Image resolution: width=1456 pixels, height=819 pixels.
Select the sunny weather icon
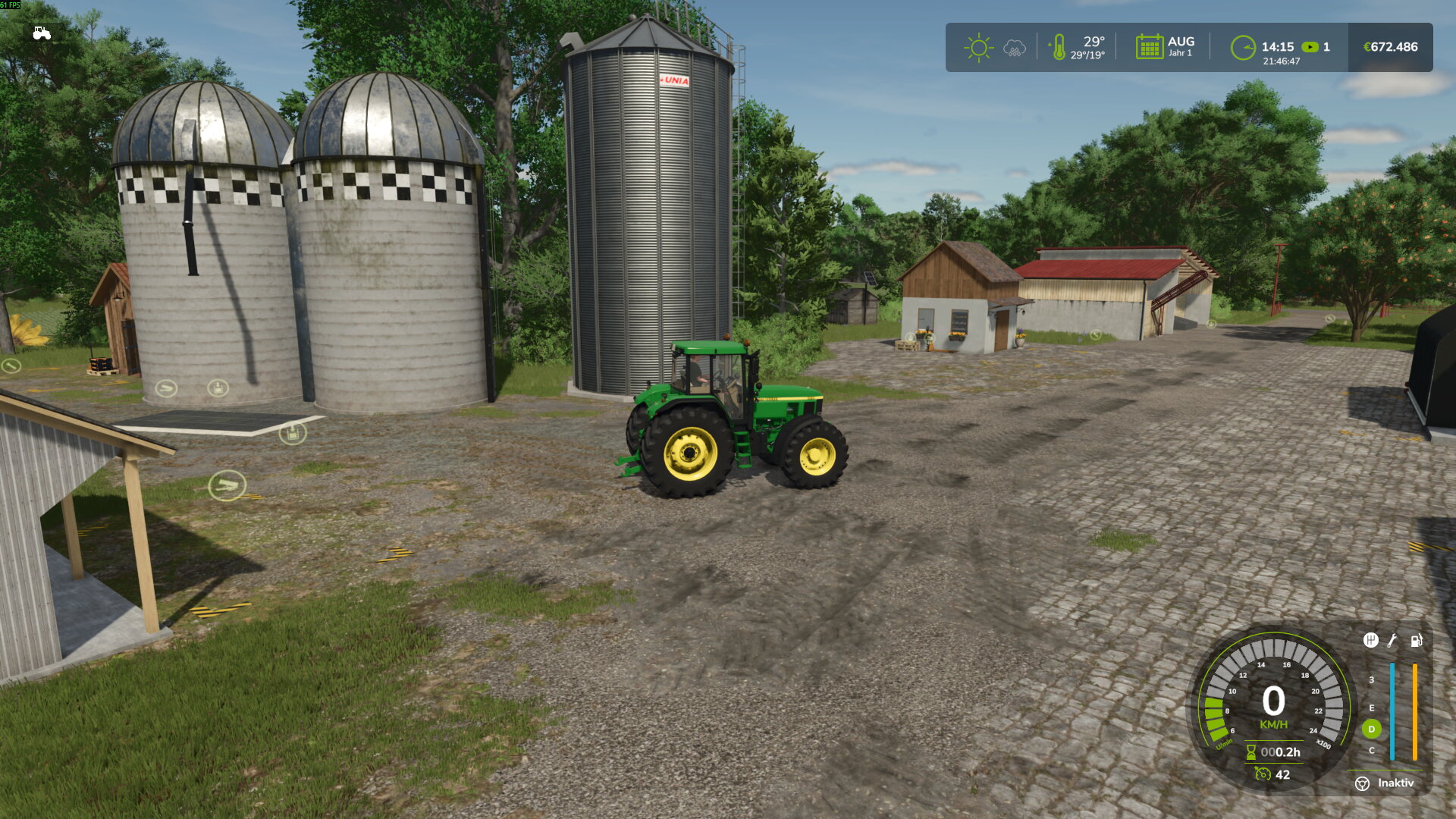pyautogui.click(x=978, y=48)
